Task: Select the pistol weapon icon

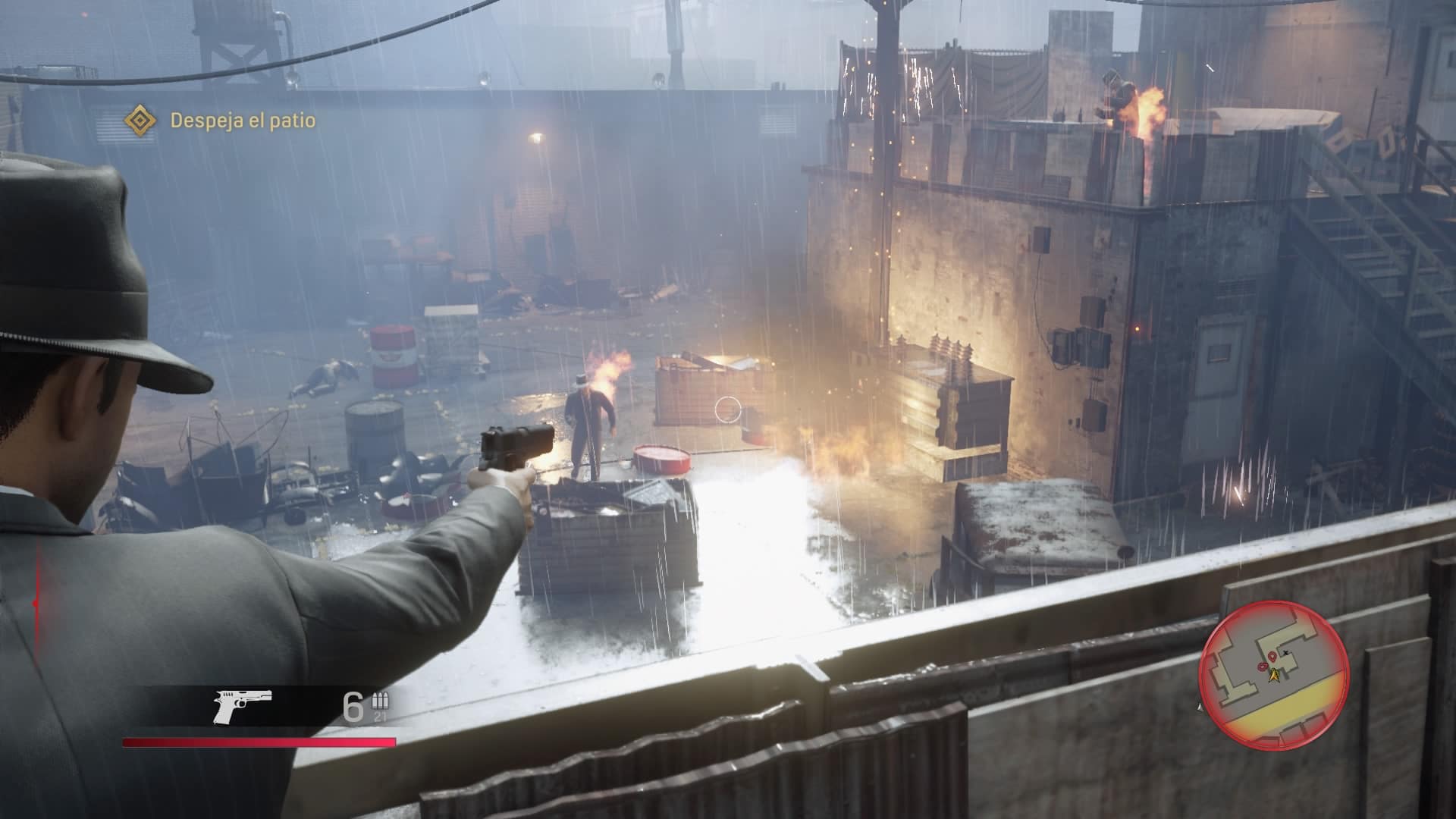Action: click(x=242, y=707)
